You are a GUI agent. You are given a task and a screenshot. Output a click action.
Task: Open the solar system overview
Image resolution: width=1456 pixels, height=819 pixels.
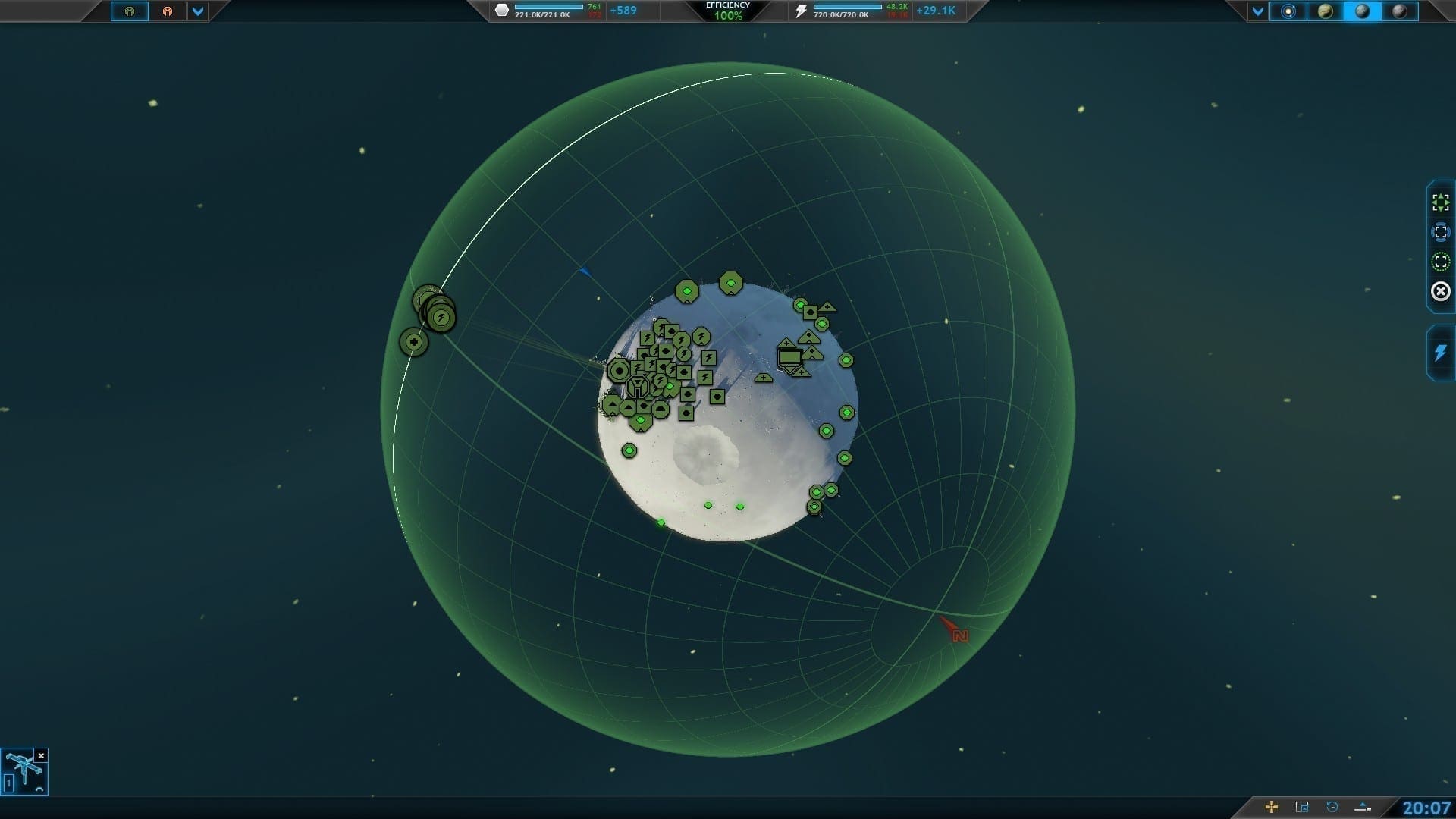coord(1288,11)
